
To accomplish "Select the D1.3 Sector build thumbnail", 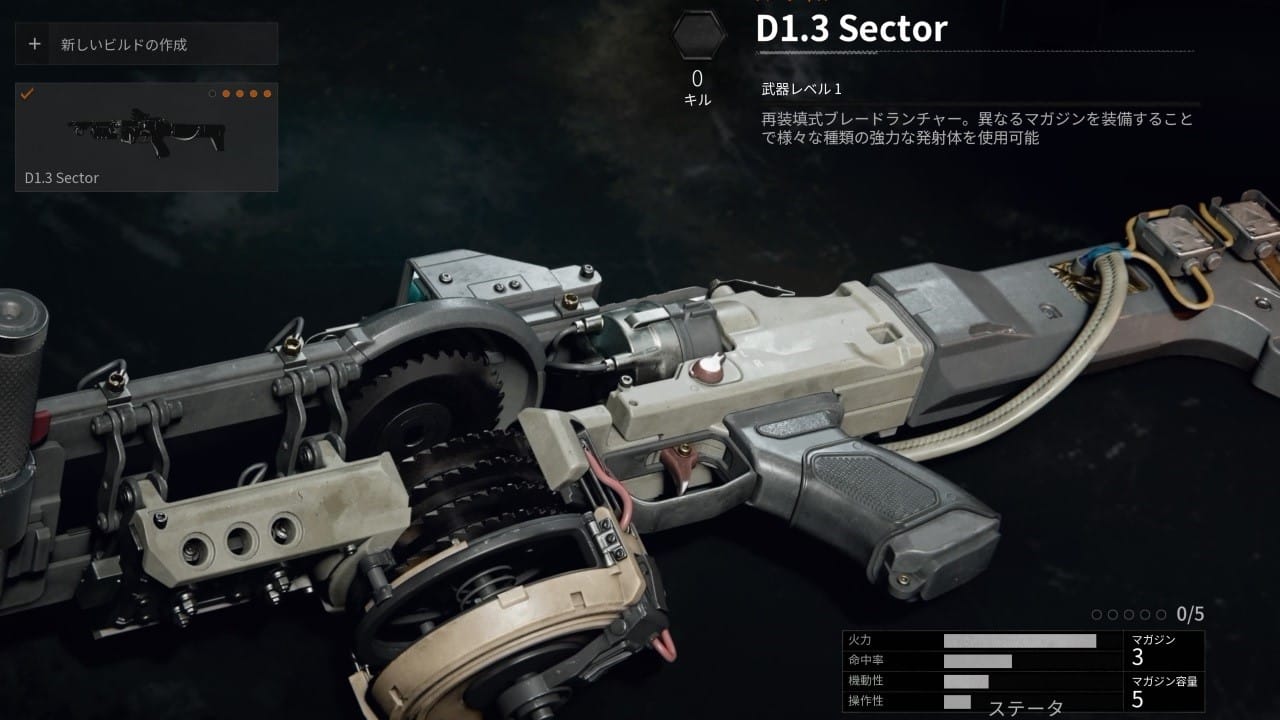I will (144, 135).
